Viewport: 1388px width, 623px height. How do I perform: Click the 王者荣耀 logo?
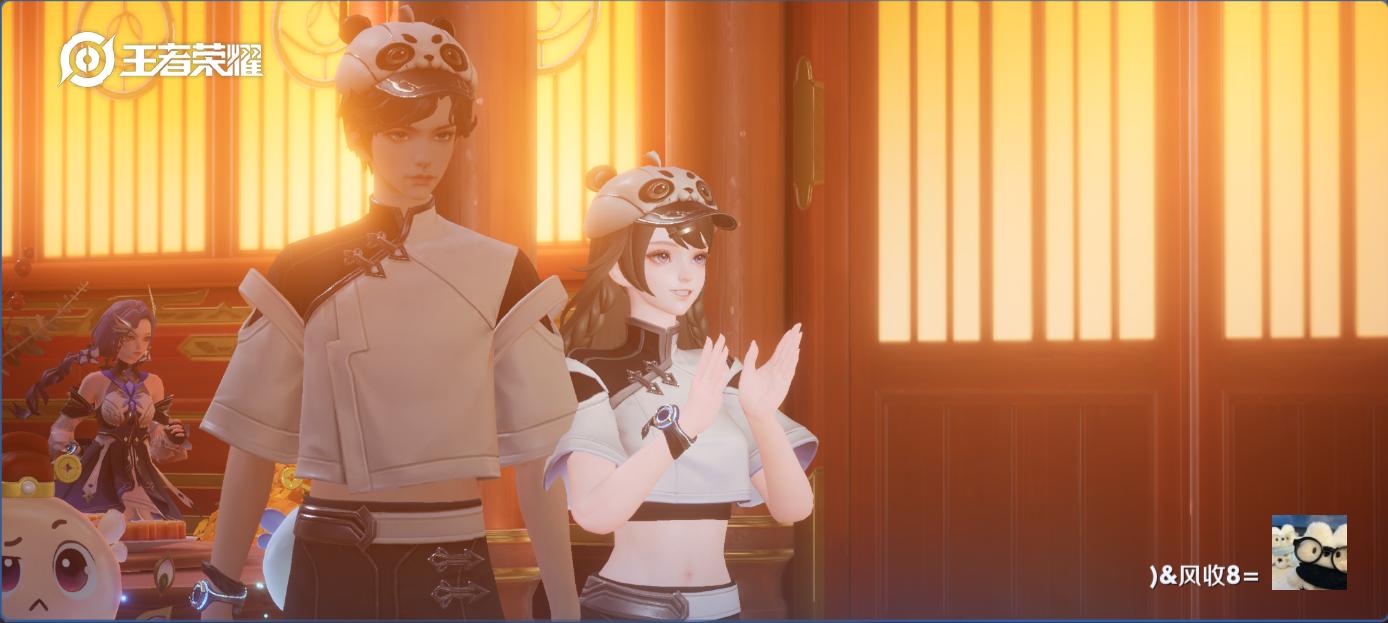[x=160, y=61]
